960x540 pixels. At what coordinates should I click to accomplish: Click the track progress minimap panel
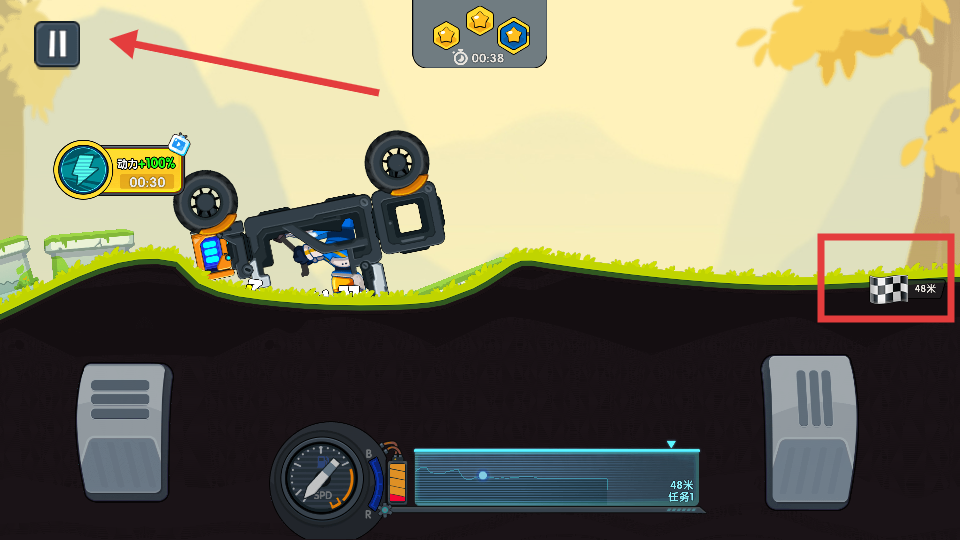pos(556,478)
